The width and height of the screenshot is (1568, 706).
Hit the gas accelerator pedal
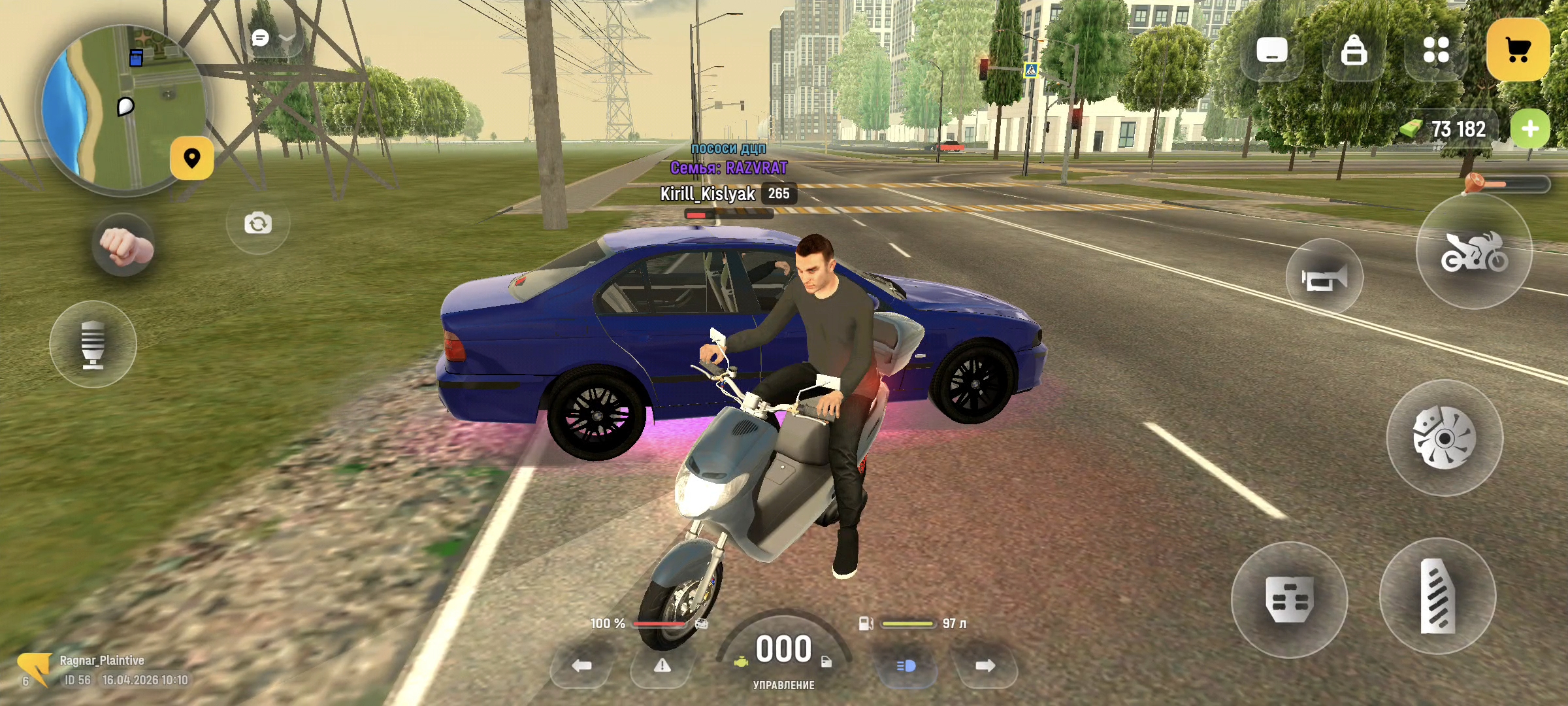point(1437,596)
